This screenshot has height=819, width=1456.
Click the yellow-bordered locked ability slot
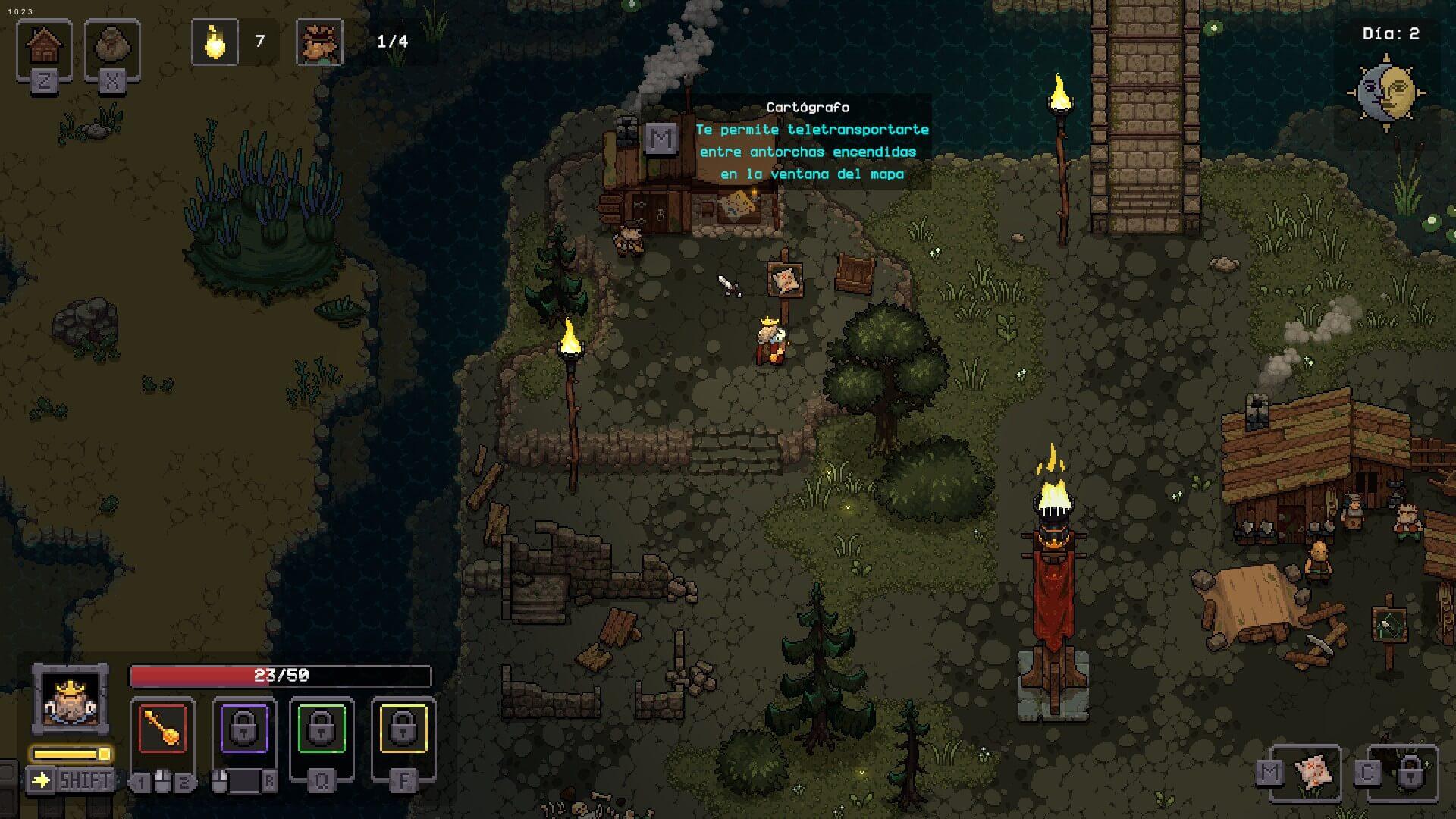click(403, 729)
